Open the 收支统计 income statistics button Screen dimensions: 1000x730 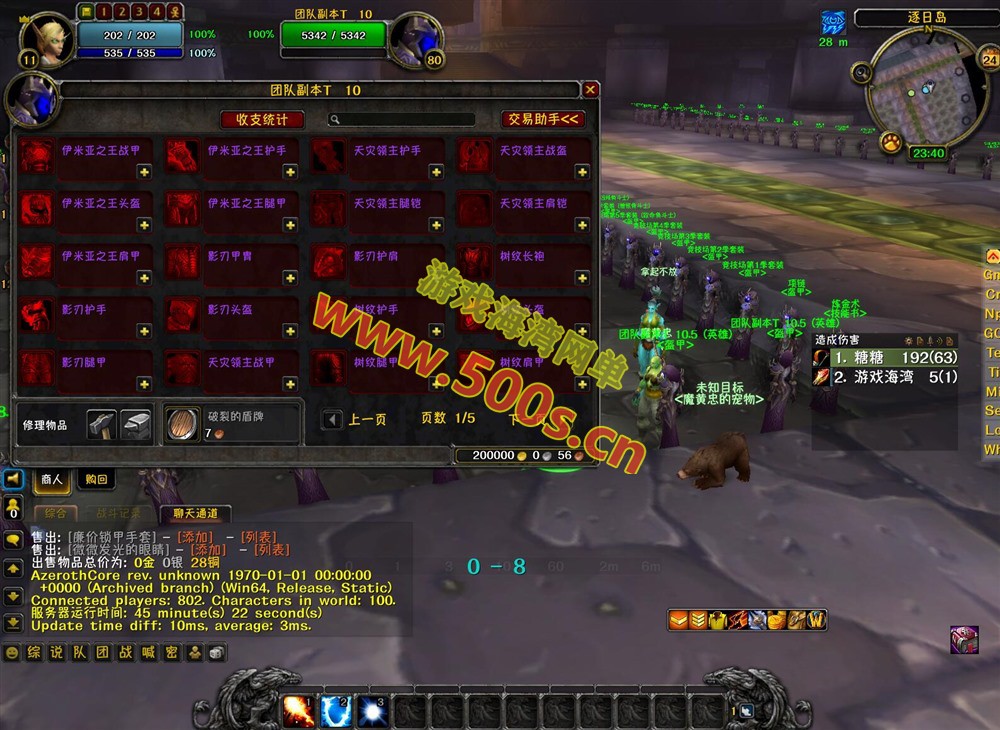[x=262, y=120]
